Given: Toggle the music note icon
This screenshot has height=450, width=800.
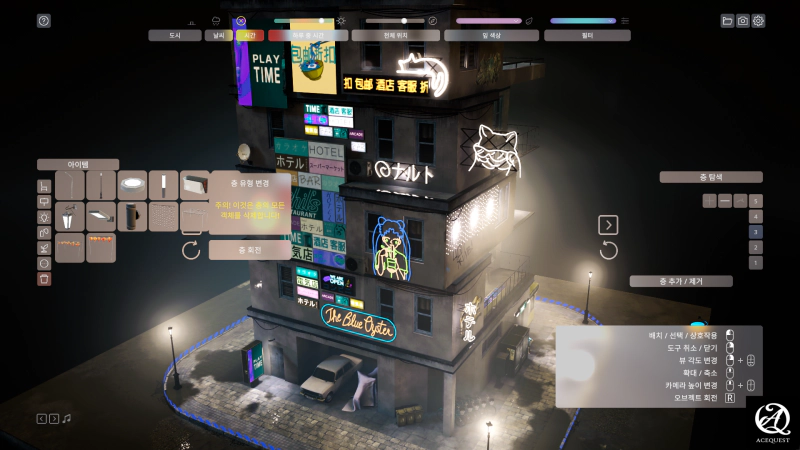Looking at the screenshot, I should (67, 418).
